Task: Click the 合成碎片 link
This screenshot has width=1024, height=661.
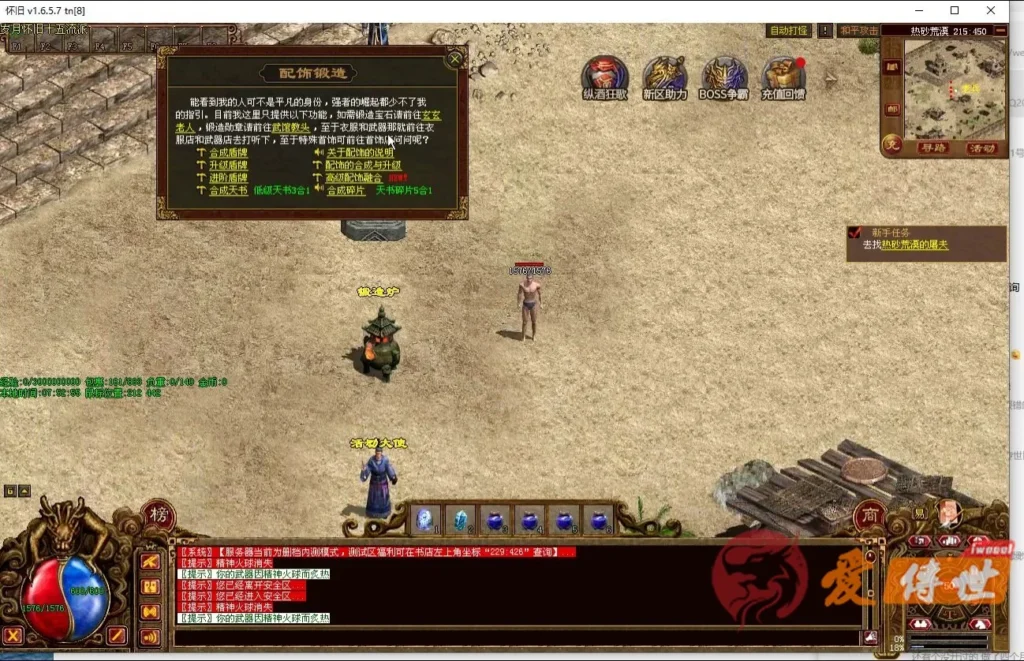Action: click(x=346, y=190)
